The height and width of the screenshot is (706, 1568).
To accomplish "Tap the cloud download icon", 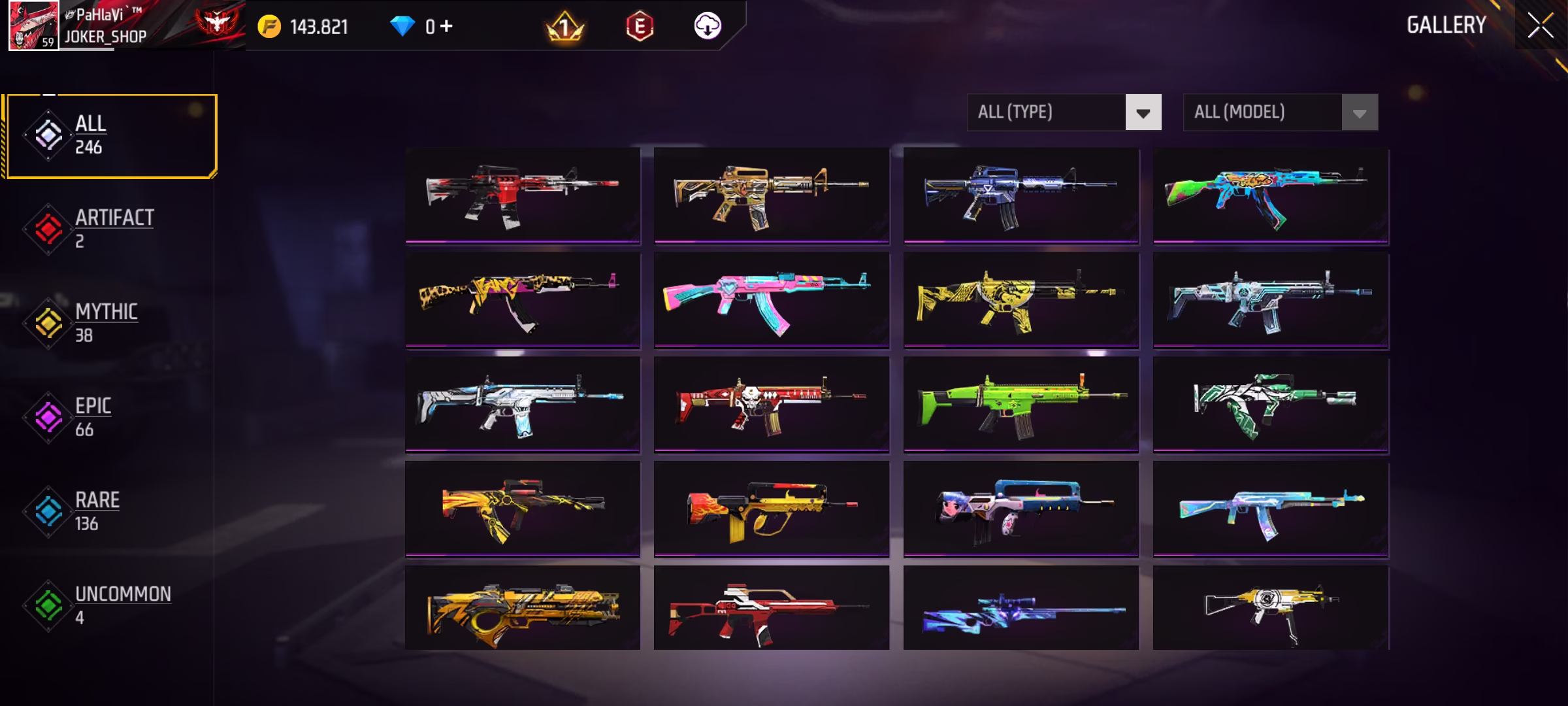I will click(x=707, y=26).
